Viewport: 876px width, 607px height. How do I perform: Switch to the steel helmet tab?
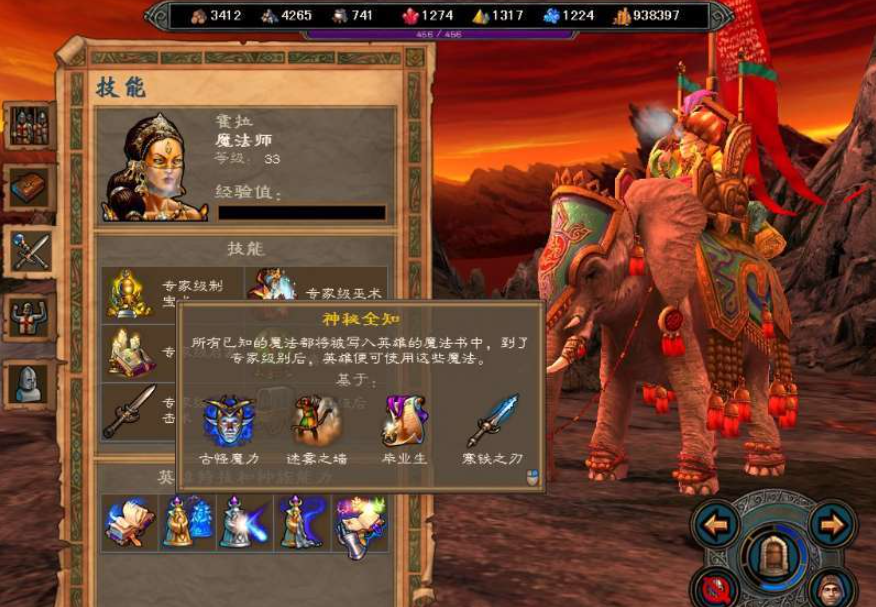pos(29,383)
